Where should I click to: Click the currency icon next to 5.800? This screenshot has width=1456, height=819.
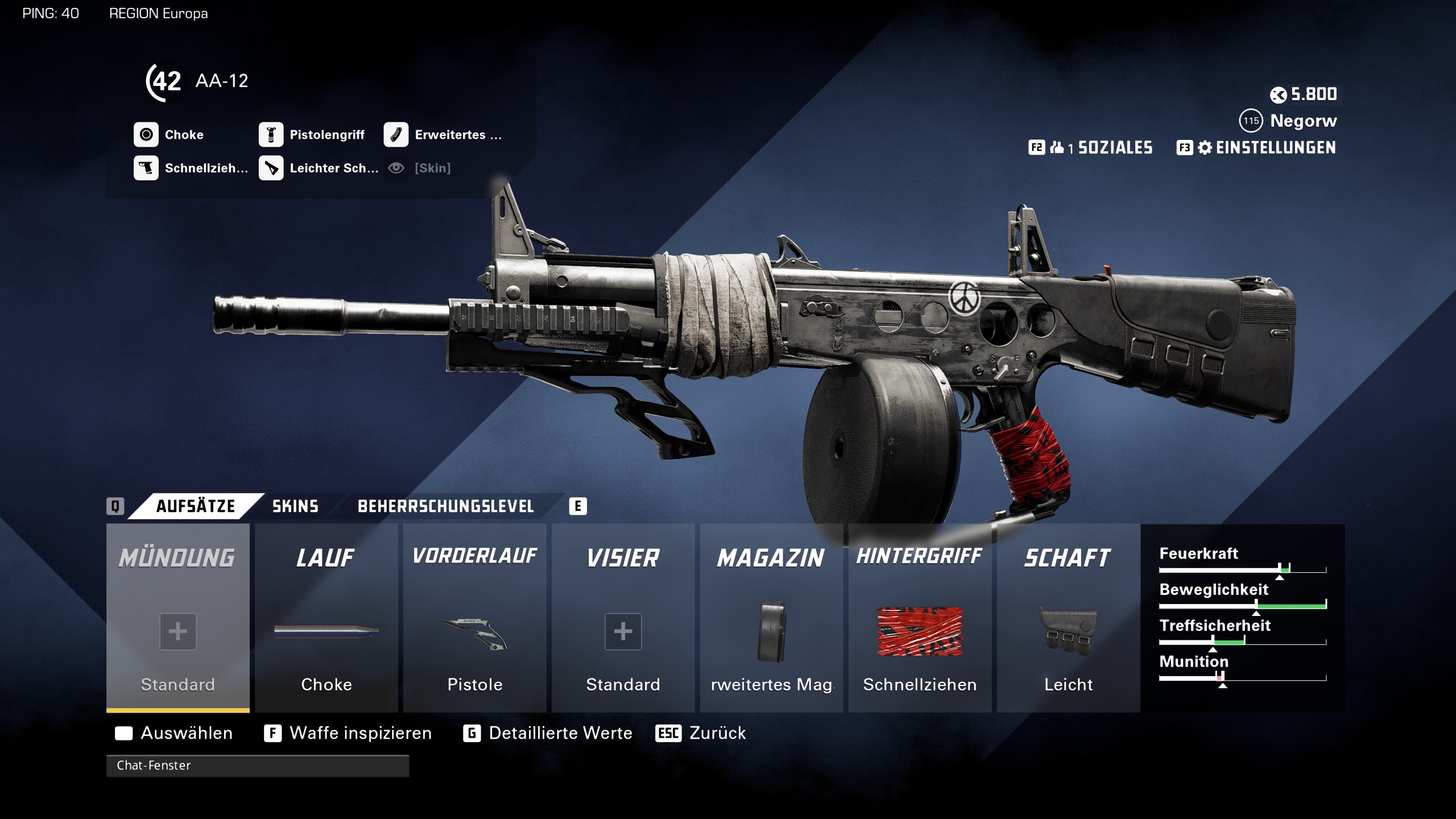(1277, 94)
